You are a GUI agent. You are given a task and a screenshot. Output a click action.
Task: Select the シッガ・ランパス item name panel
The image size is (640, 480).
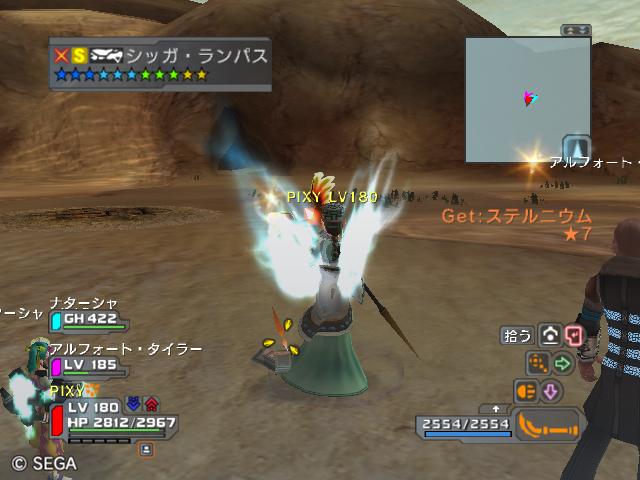(x=160, y=64)
